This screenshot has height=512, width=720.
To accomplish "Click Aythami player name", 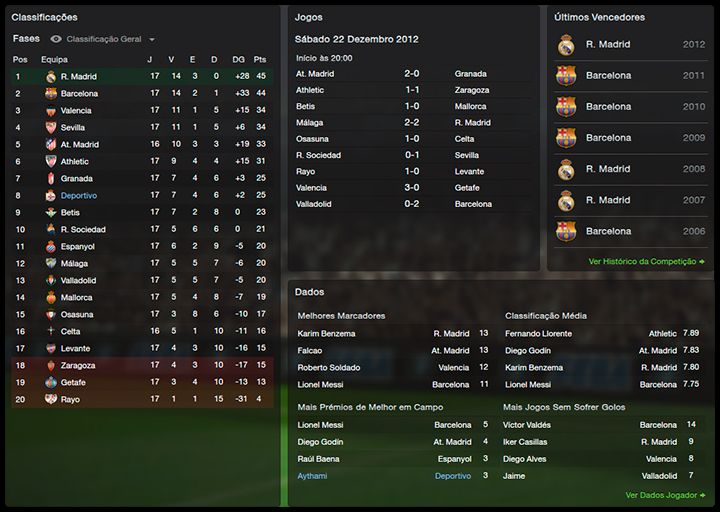I will tap(312, 476).
